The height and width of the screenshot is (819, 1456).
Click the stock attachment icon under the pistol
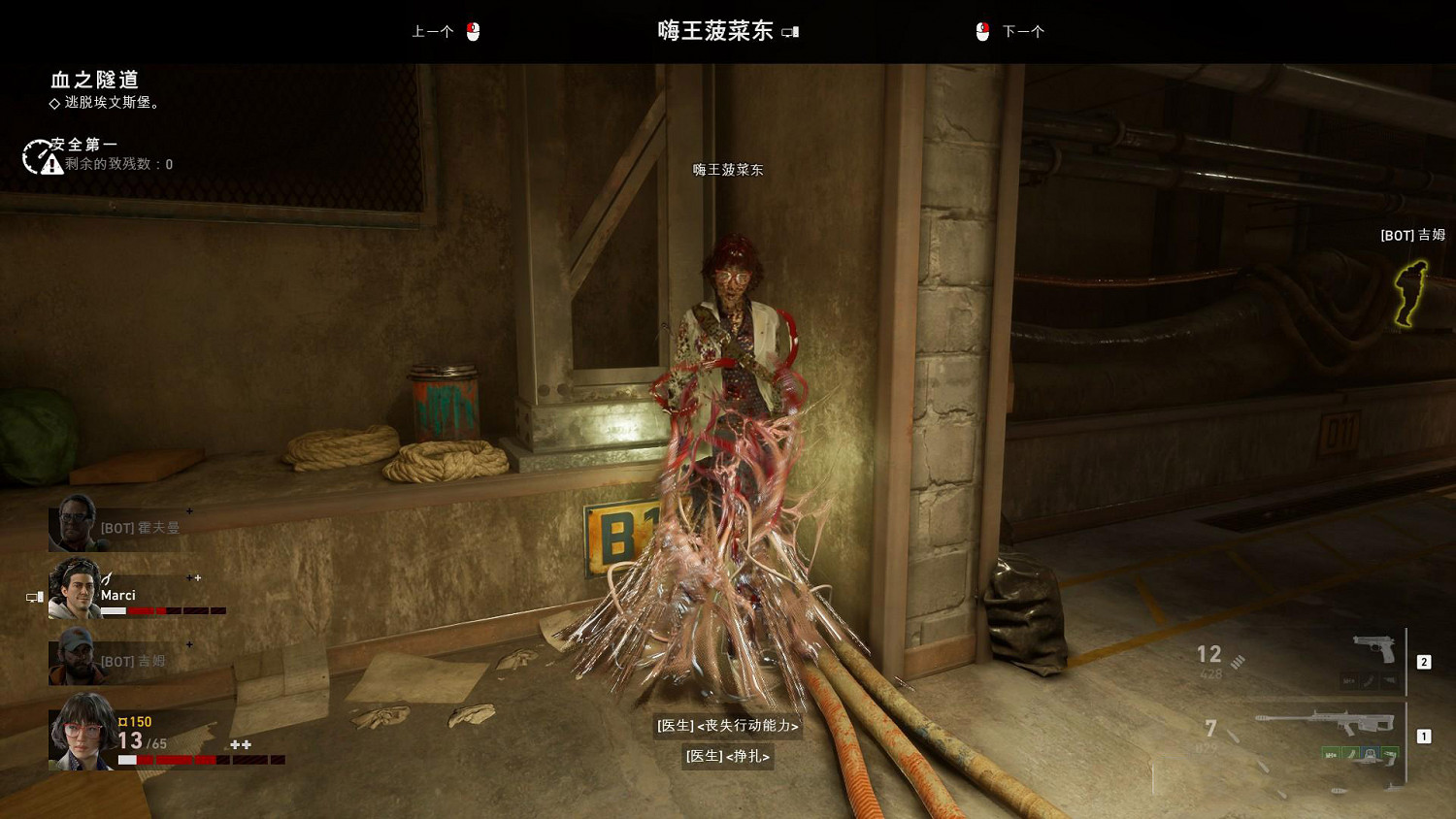pos(1388,681)
